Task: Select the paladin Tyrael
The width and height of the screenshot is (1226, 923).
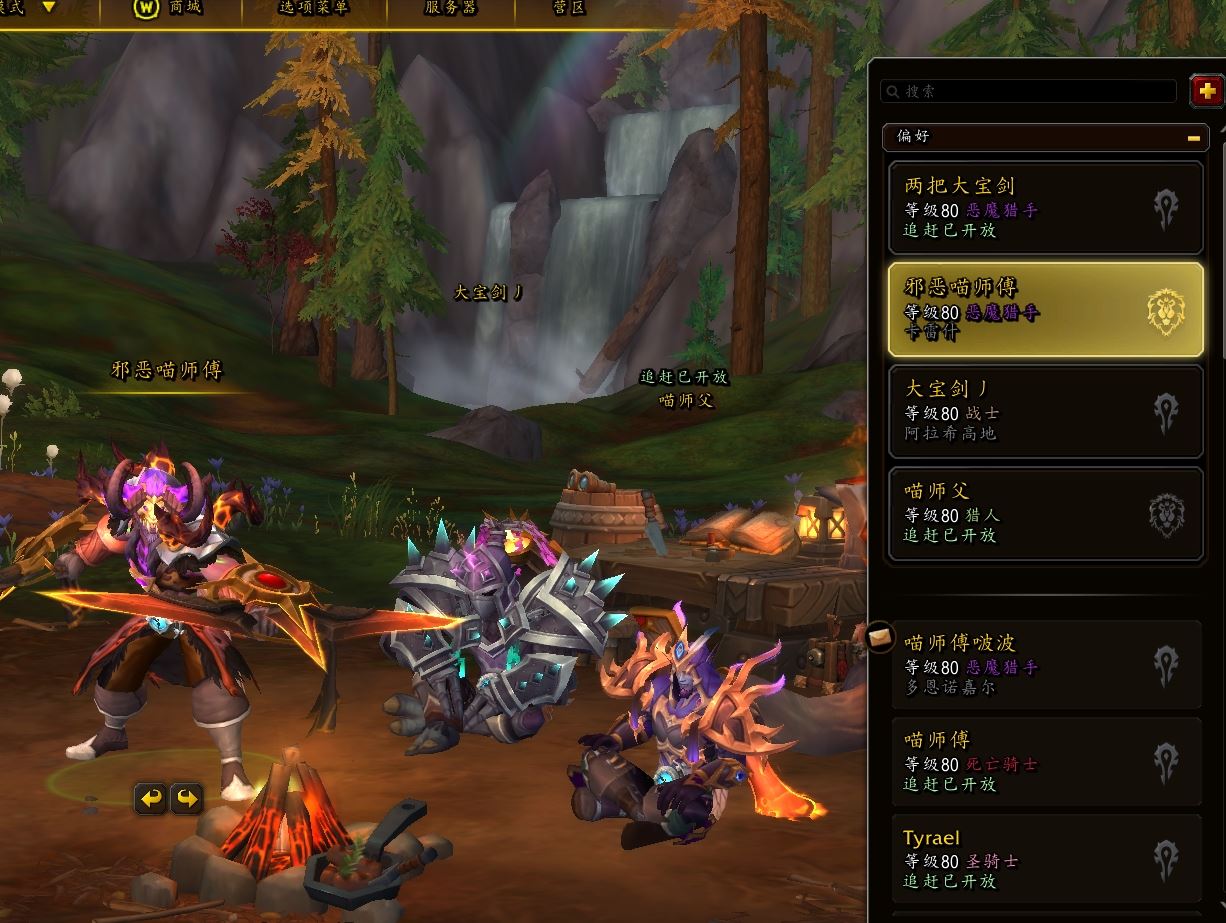Action: [x=1045, y=859]
